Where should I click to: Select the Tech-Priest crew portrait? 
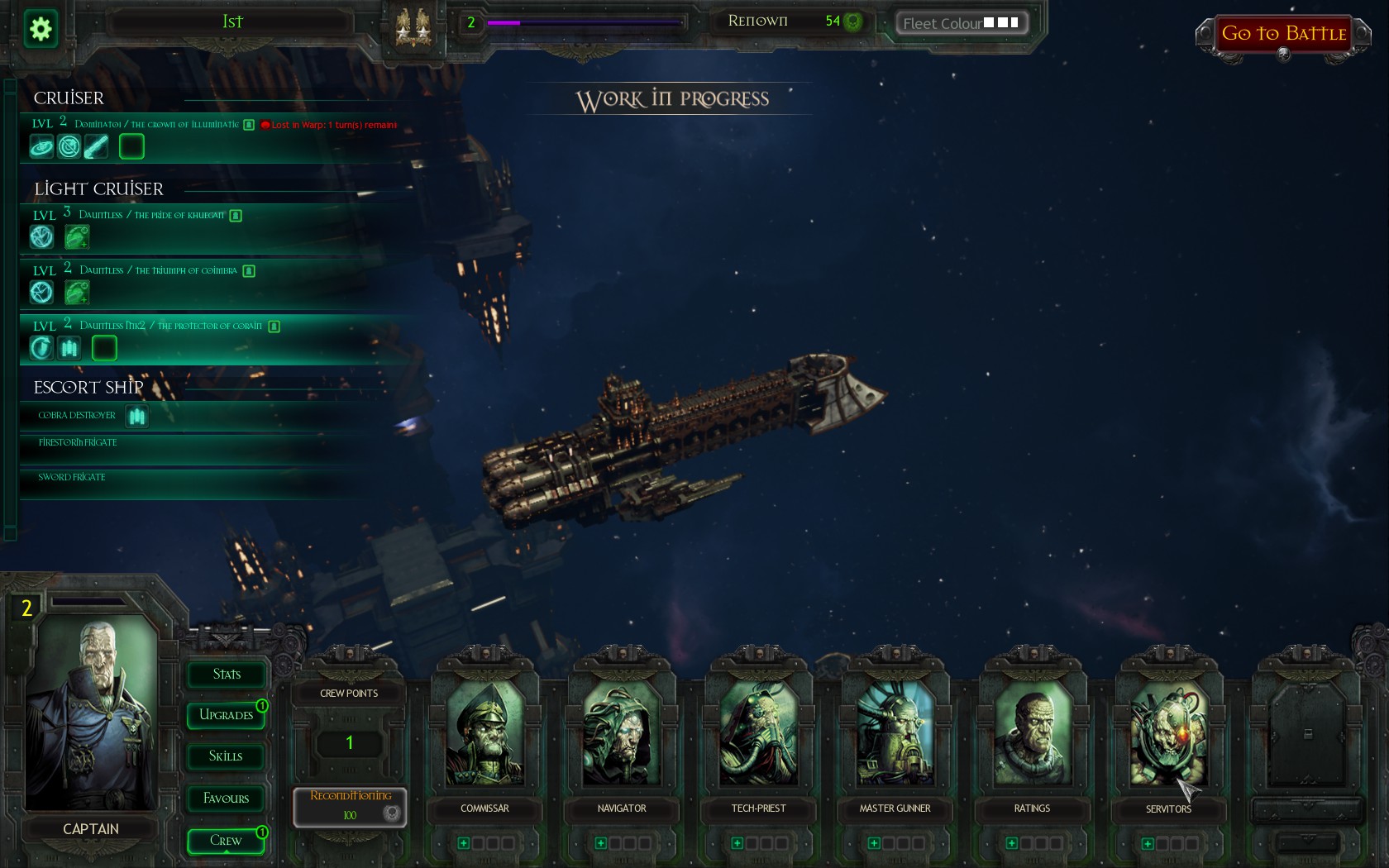pos(758,736)
